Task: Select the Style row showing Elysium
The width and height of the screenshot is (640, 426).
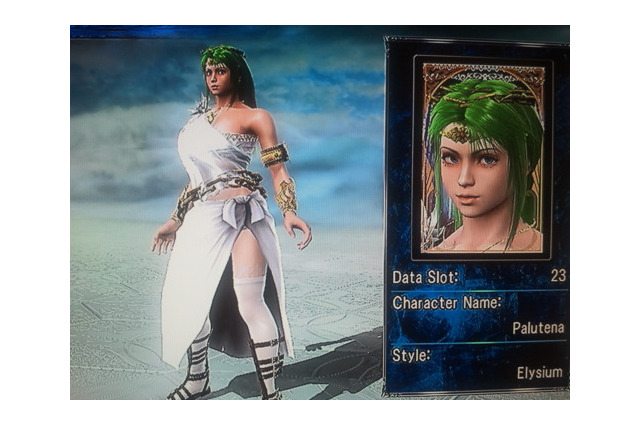Action: pyautogui.click(x=478, y=364)
